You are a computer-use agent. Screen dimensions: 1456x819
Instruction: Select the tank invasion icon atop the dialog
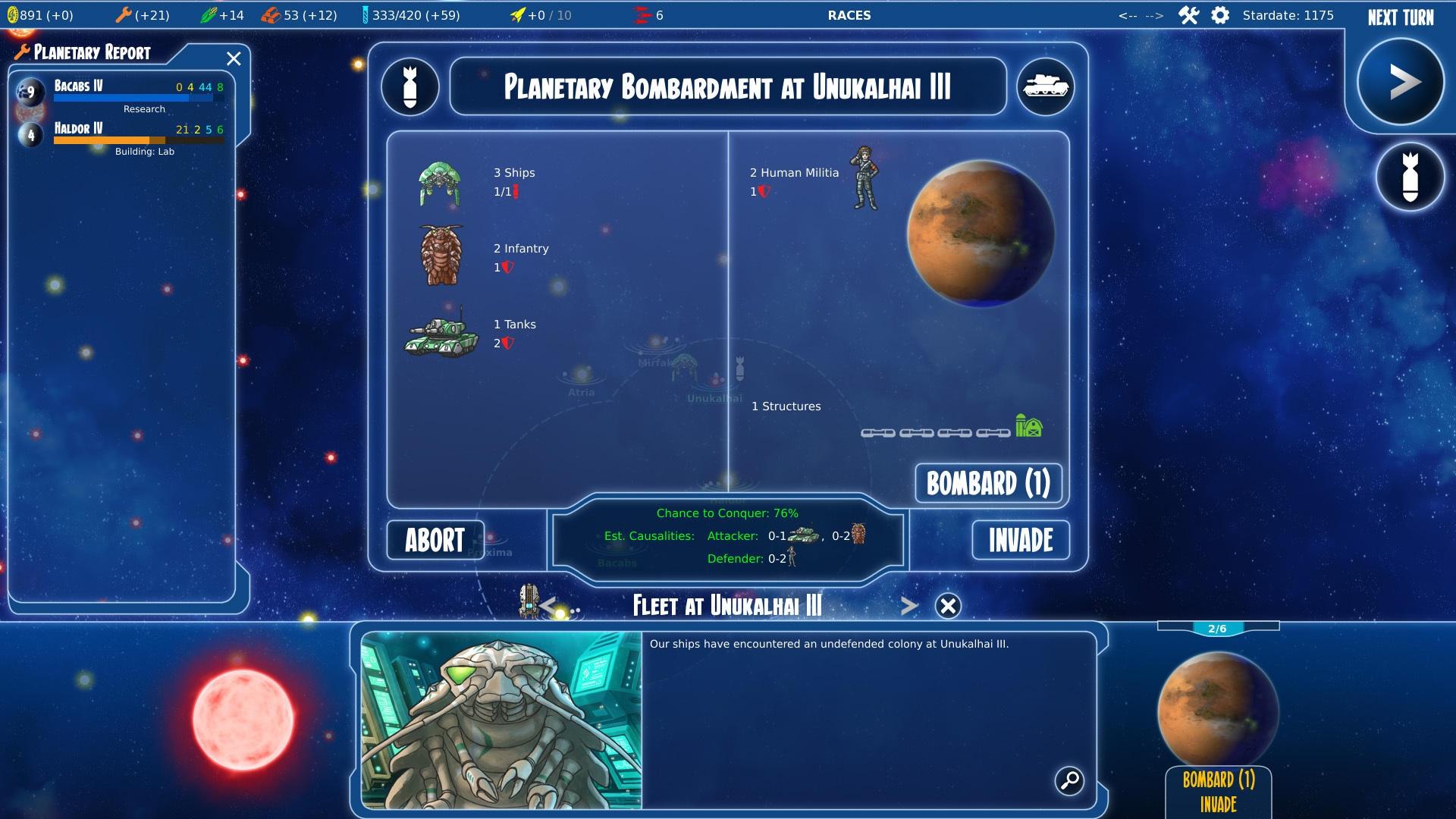[1046, 87]
